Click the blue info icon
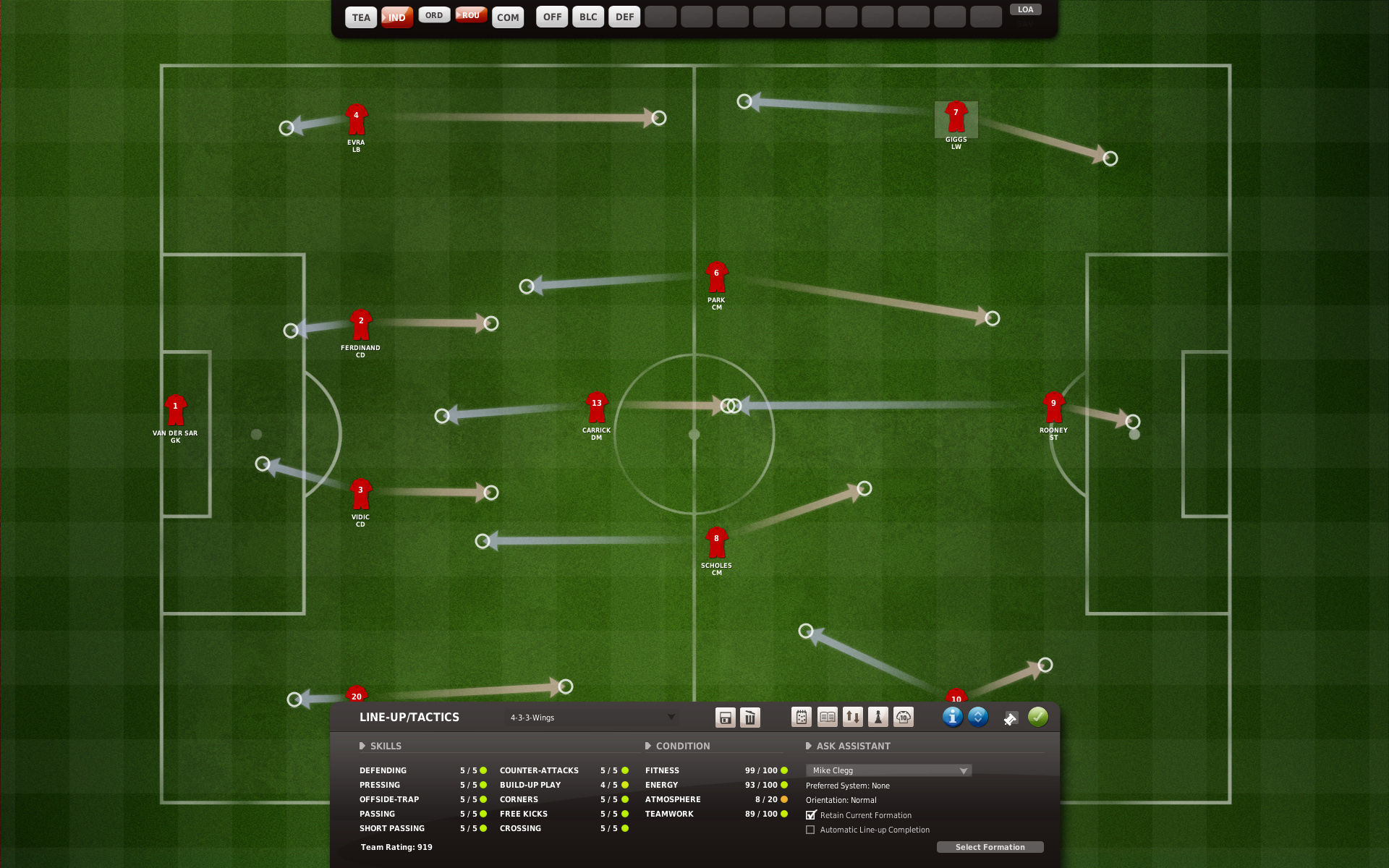 click(953, 717)
